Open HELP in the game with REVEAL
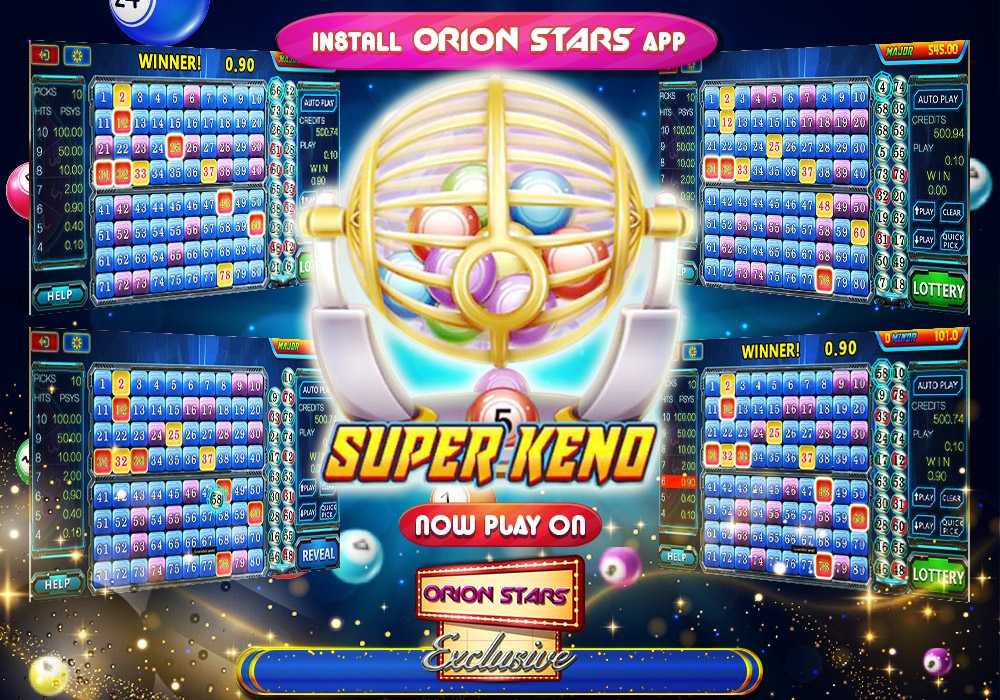 [58, 583]
